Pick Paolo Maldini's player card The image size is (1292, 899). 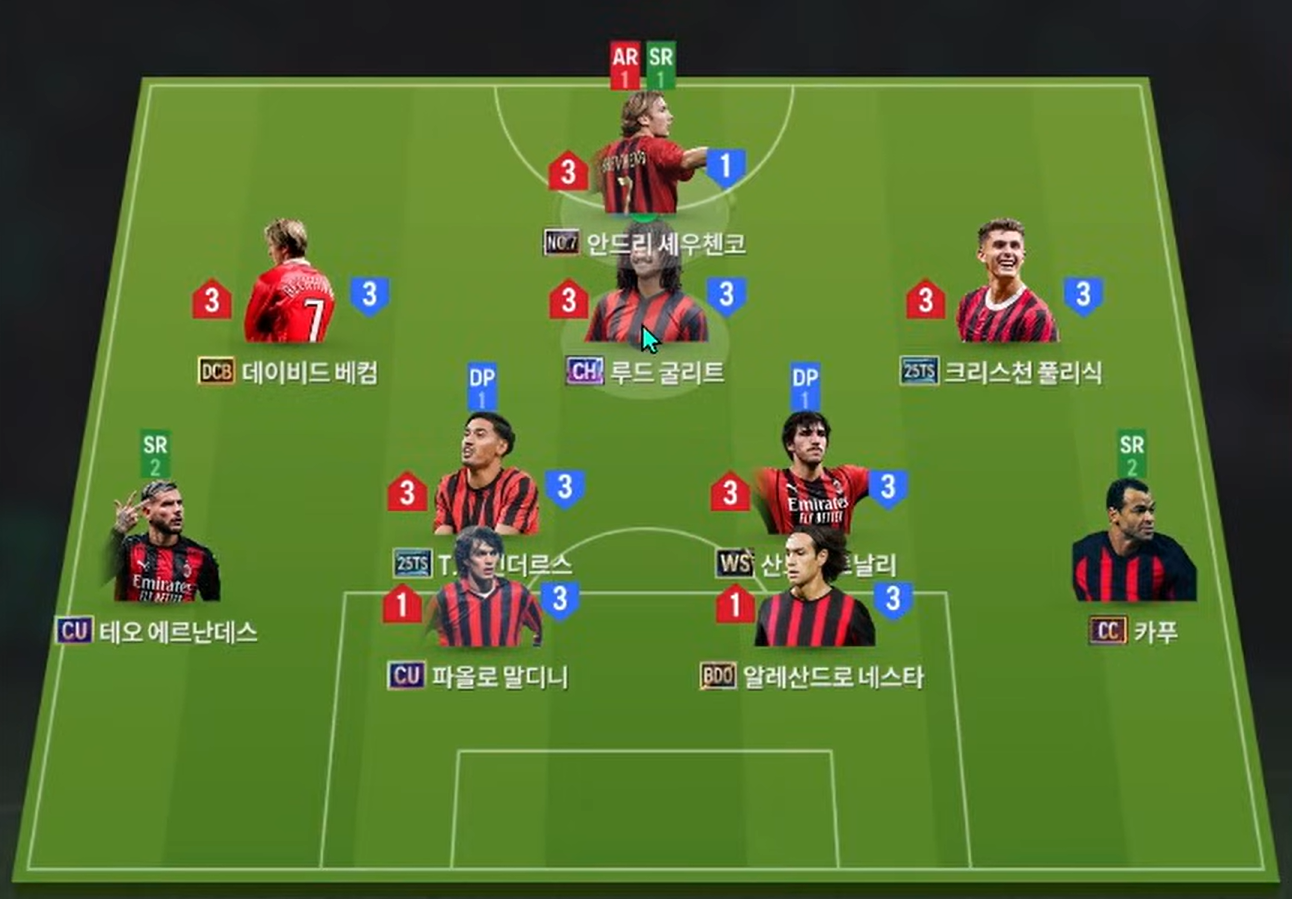tap(484, 595)
